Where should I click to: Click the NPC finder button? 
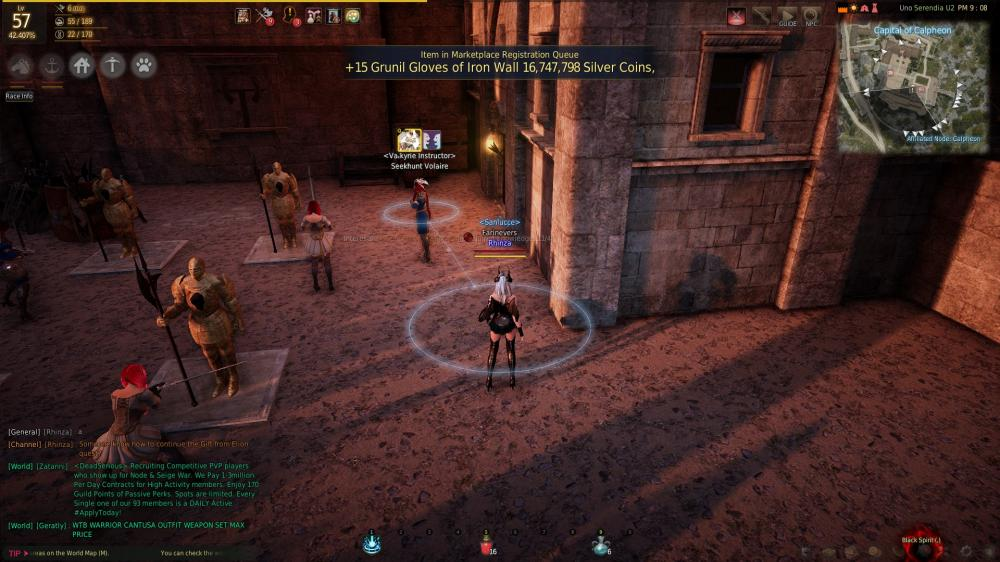coord(812,16)
